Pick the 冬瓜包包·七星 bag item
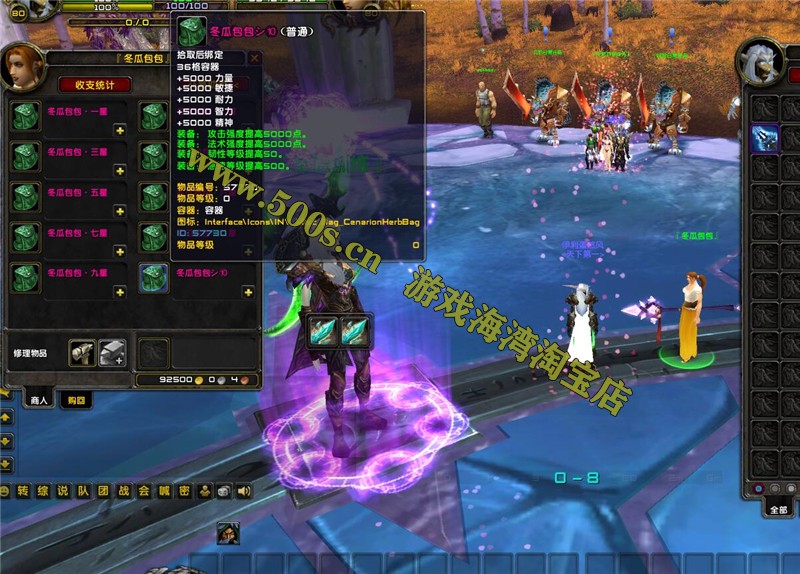 pos(26,237)
